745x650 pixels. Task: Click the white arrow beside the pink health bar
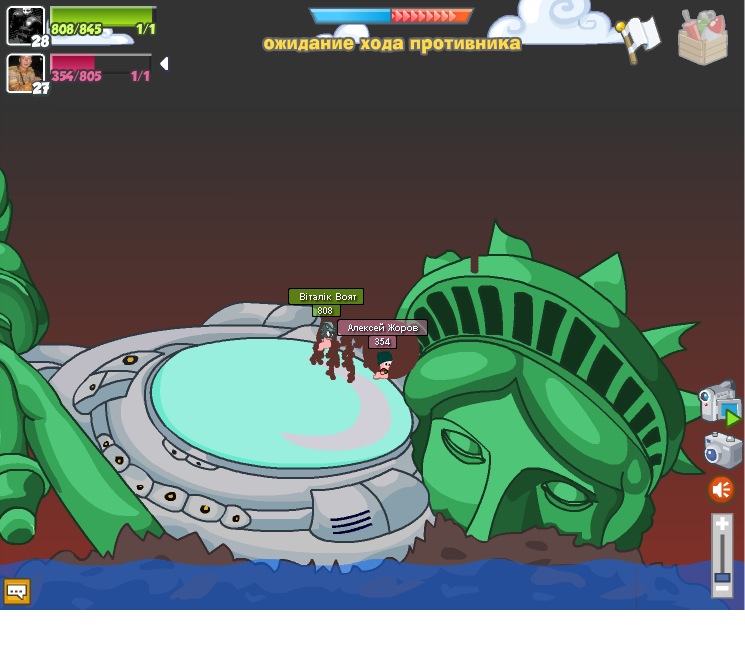pyautogui.click(x=164, y=64)
